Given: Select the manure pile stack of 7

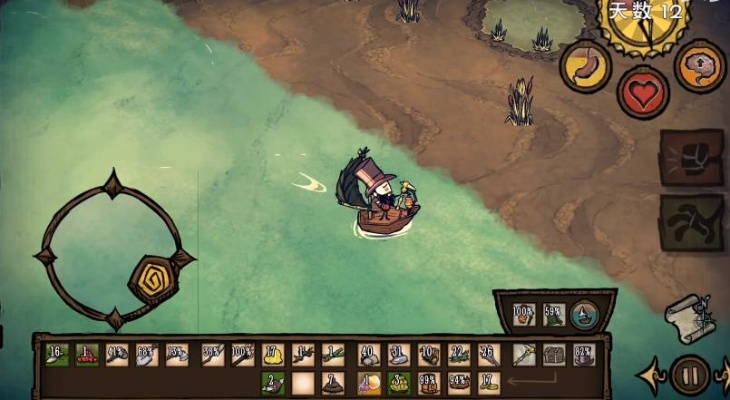Looking at the screenshot, I should 334,382.
